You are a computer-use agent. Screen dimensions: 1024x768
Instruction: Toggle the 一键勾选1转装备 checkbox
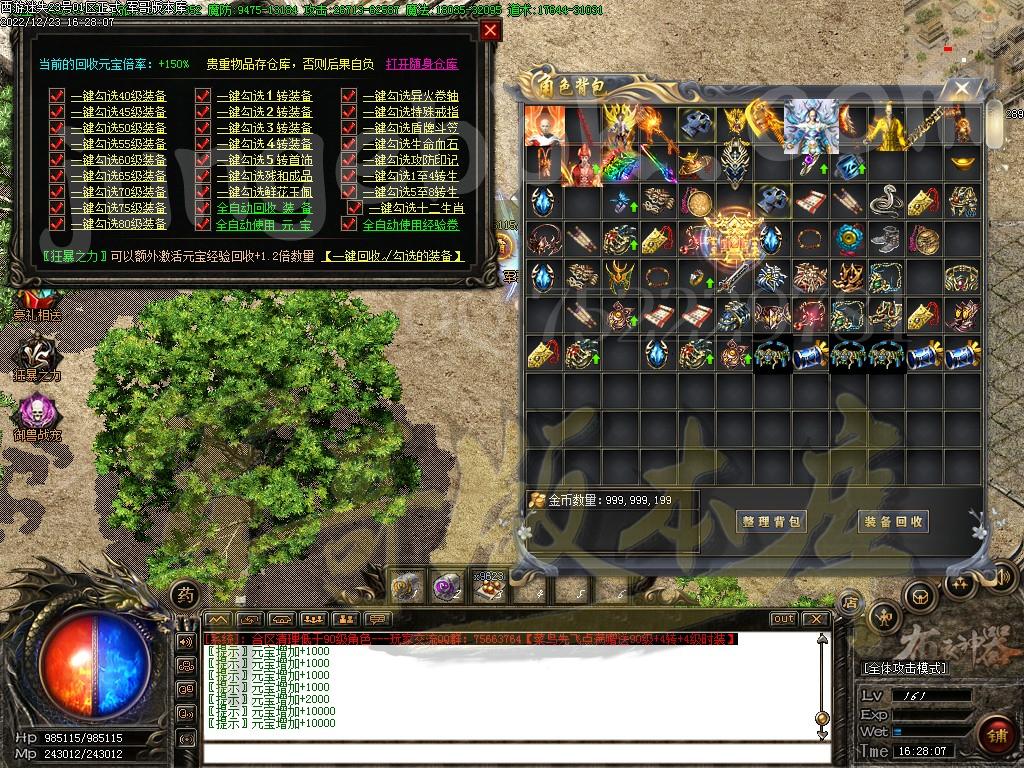203,96
